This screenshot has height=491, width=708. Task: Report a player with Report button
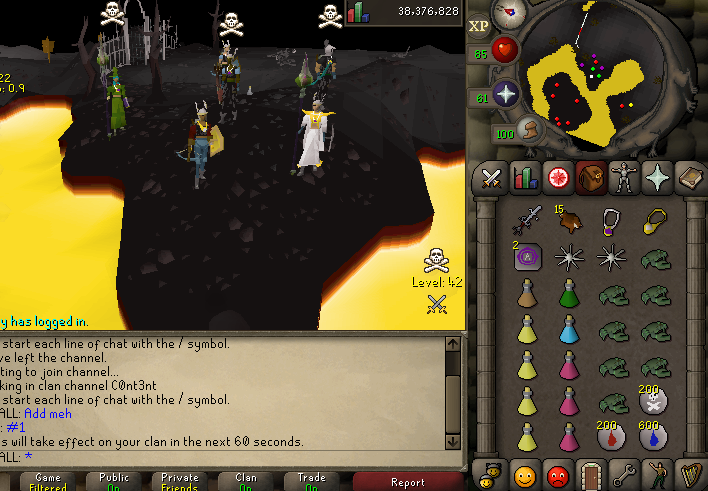(407, 482)
